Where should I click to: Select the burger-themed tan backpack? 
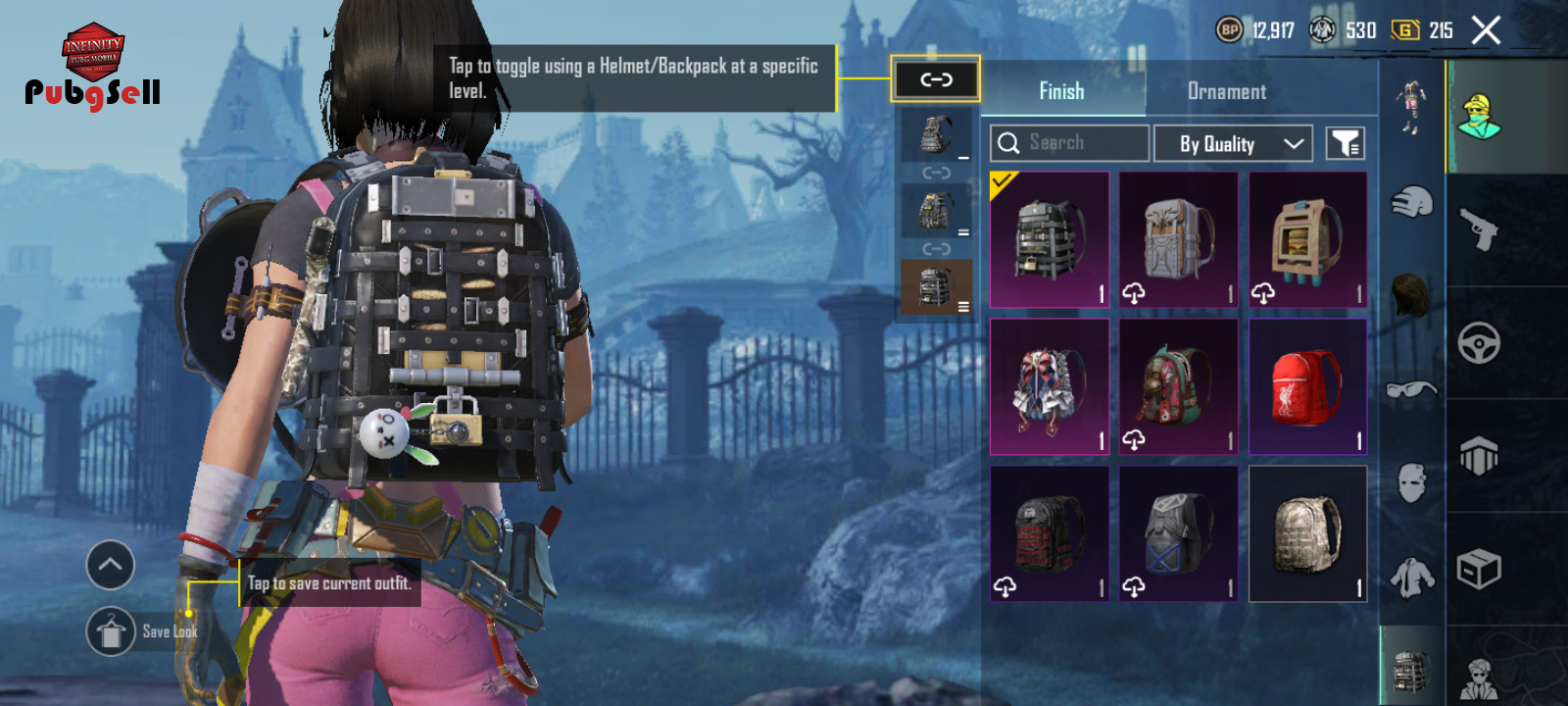(x=1307, y=240)
